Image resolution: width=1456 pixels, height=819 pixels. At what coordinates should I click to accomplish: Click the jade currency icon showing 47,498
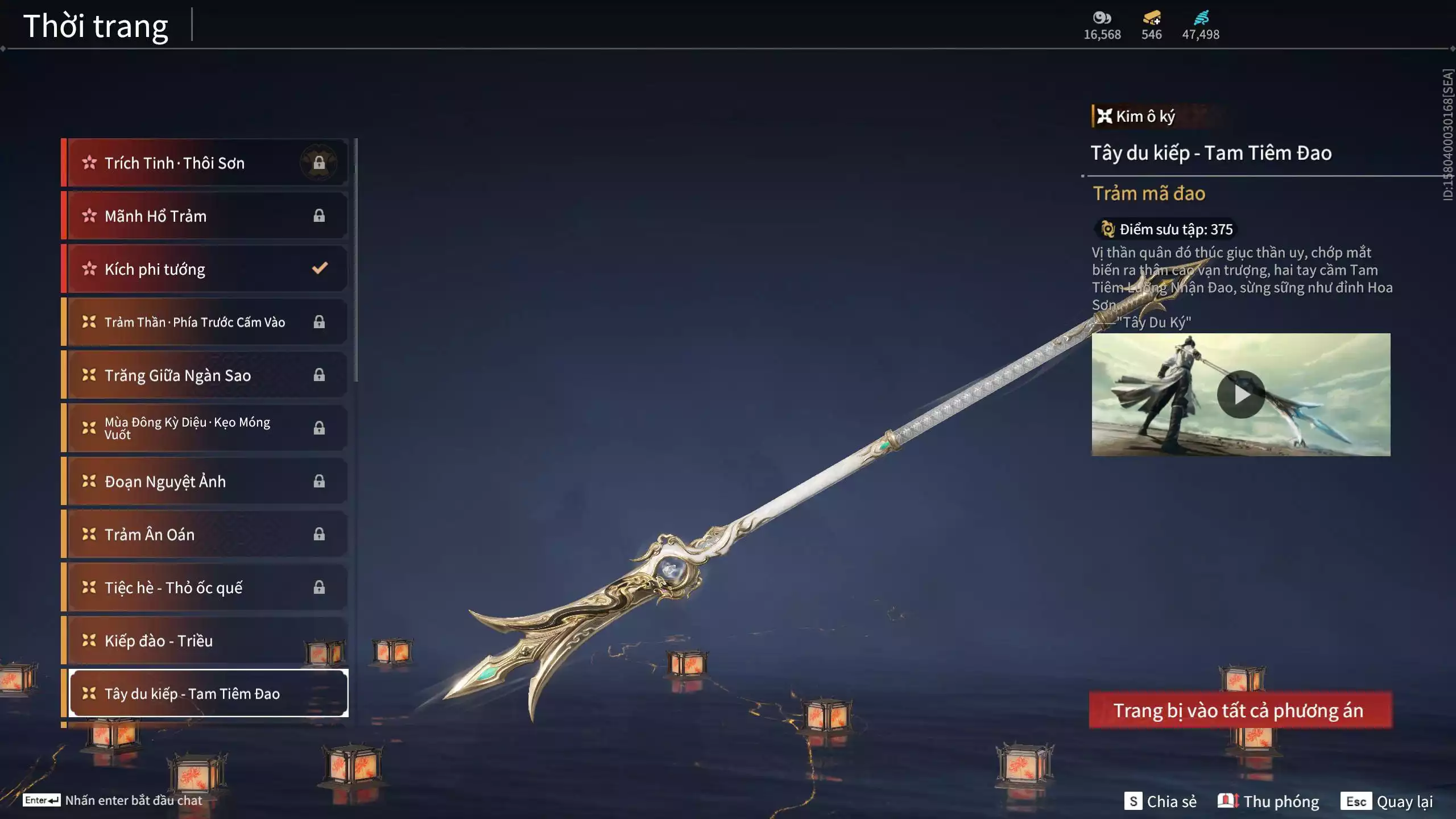pyautogui.click(x=1200, y=17)
